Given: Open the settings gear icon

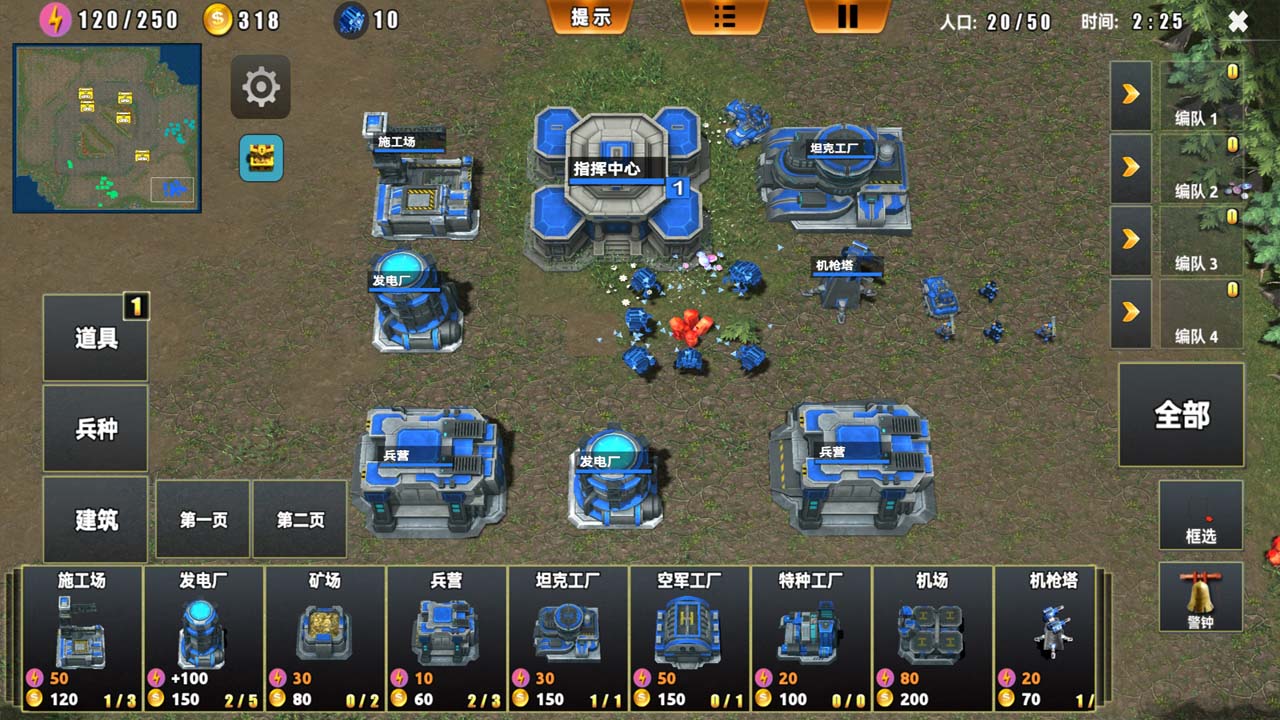Looking at the screenshot, I should coord(260,87).
